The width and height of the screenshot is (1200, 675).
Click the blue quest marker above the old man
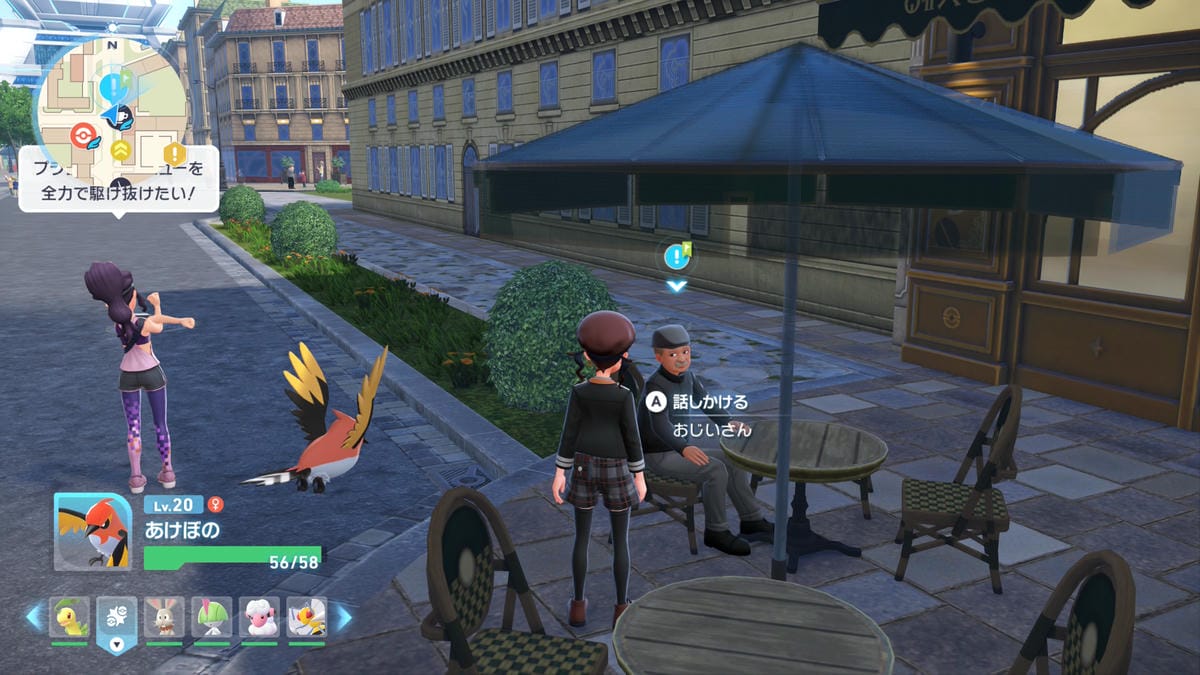(678, 257)
